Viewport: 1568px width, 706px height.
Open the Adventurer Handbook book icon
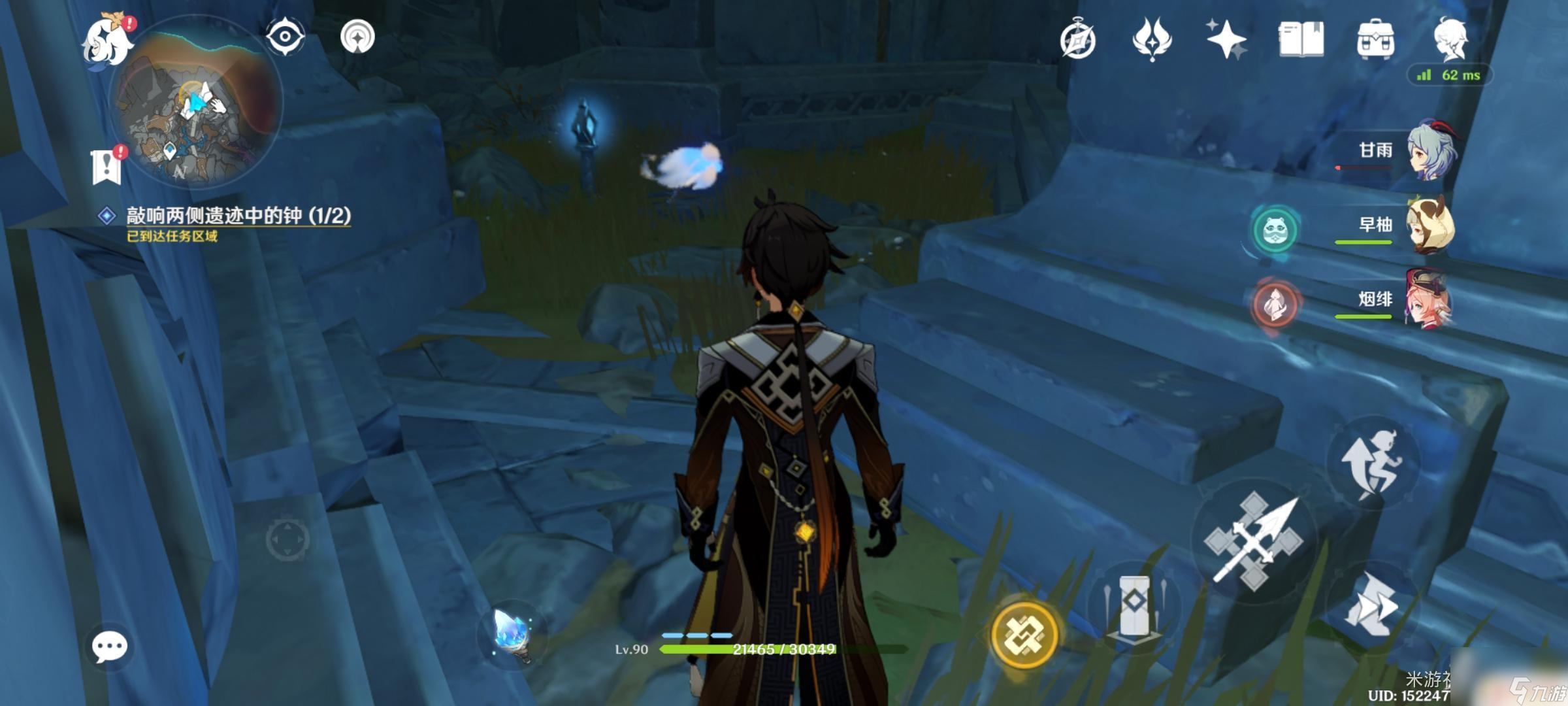(x=1301, y=39)
